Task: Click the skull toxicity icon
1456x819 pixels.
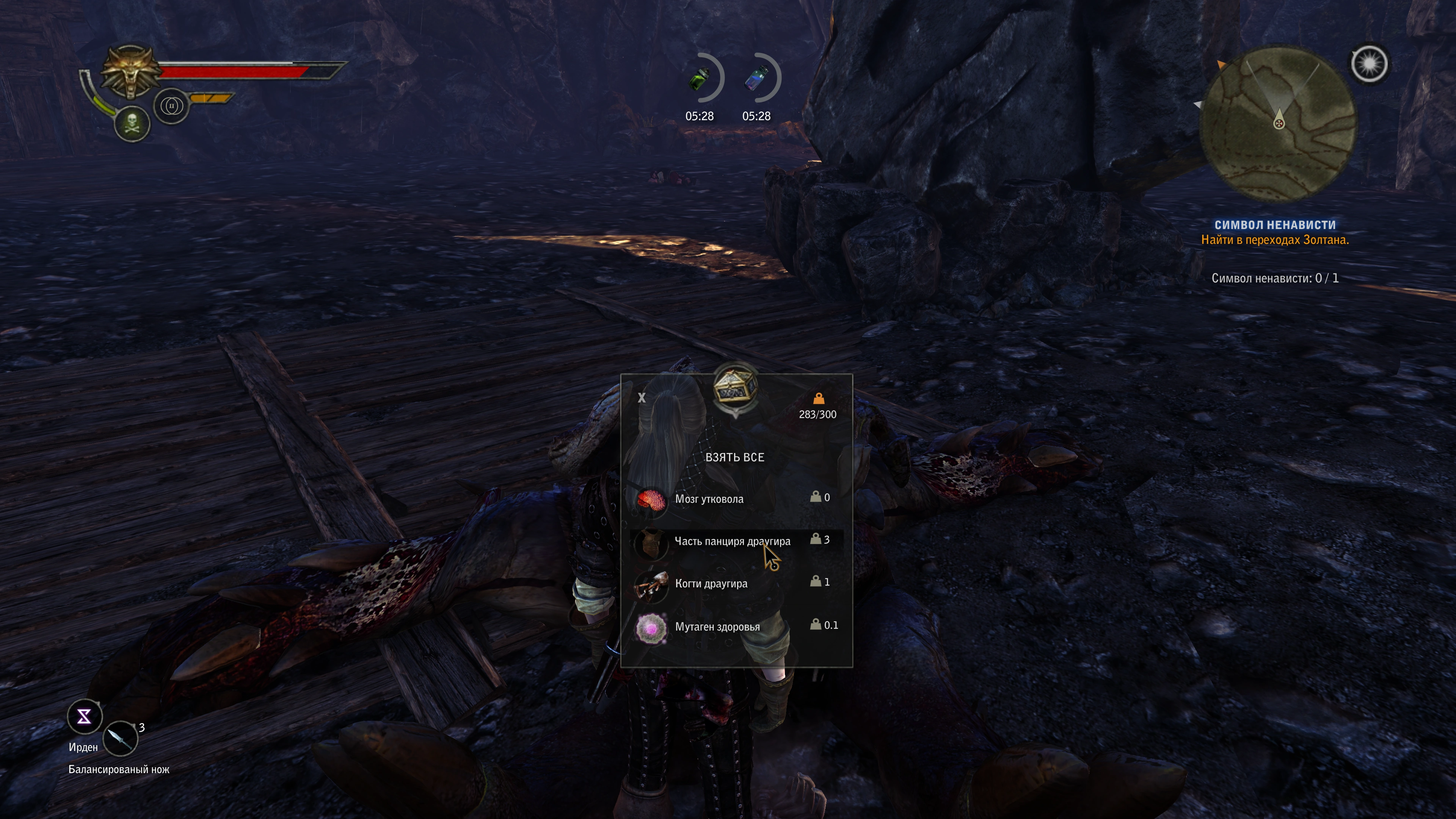Action: 132,123
